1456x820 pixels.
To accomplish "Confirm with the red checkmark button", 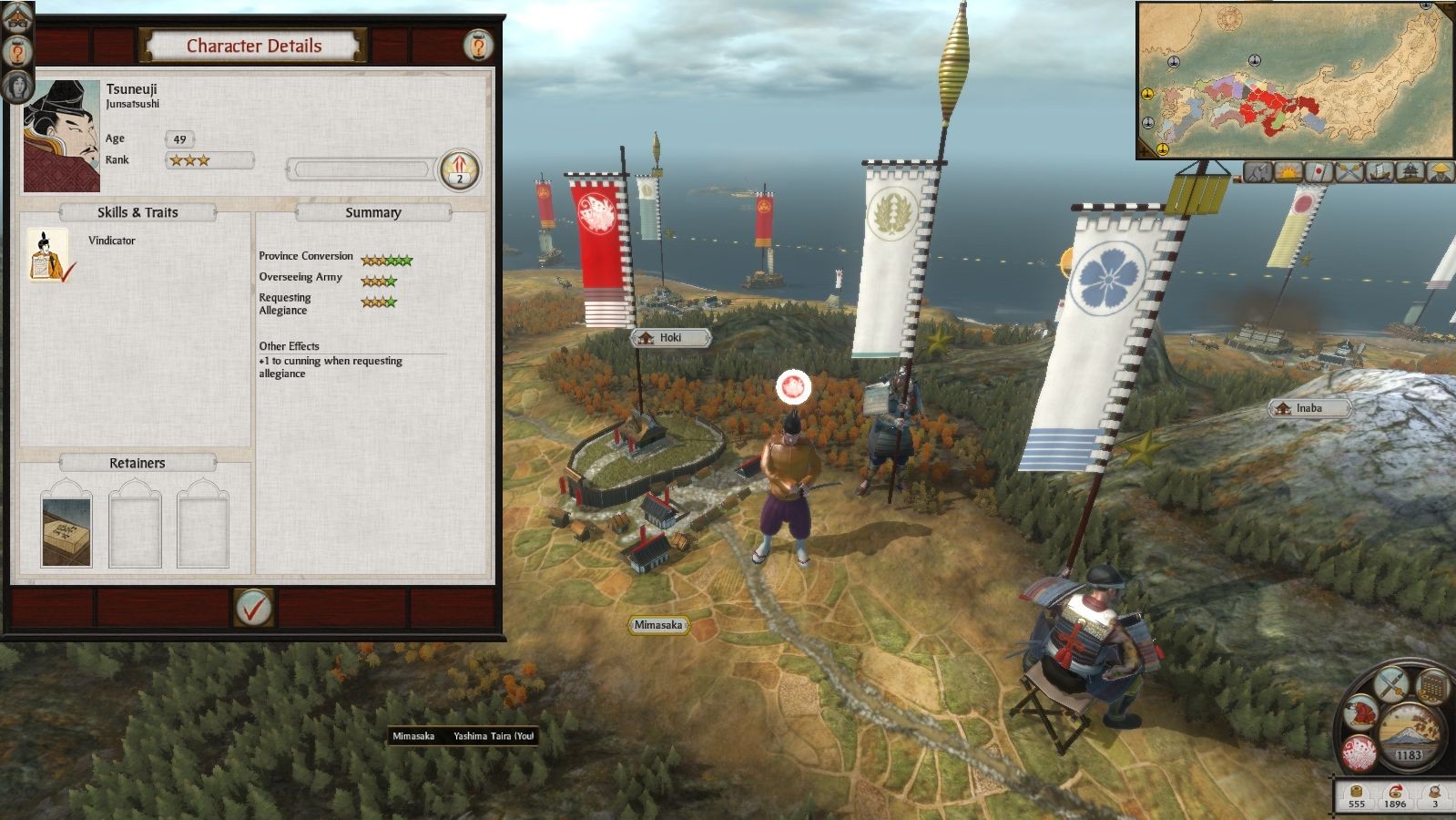I will pyautogui.click(x=253, y=609).
